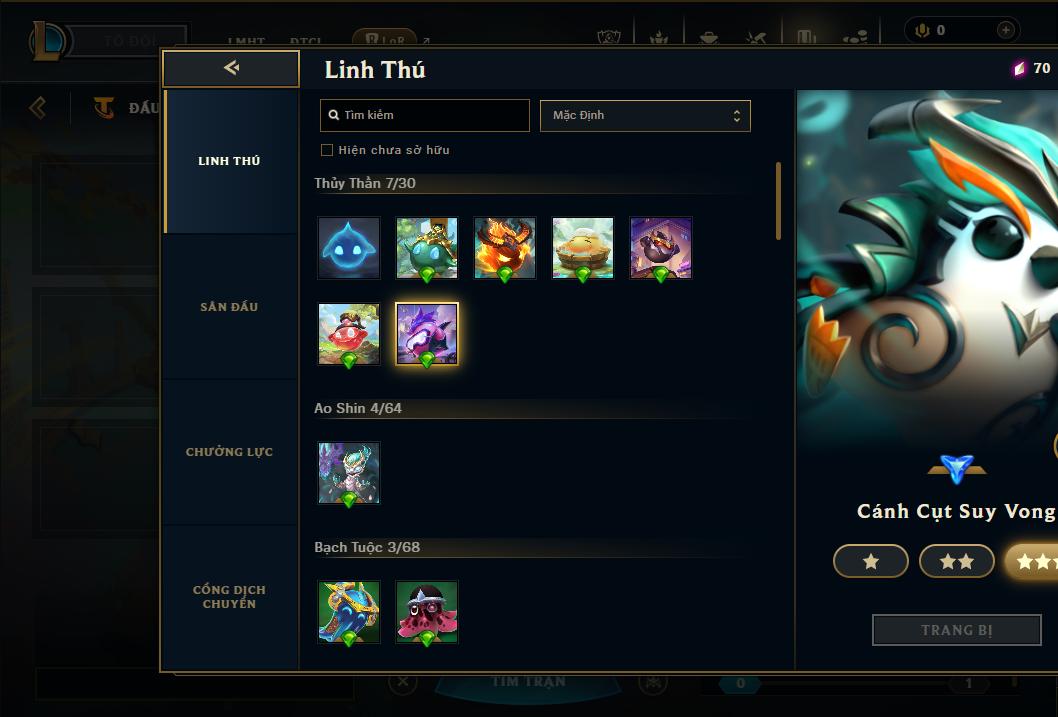Select the blue and gold Bạch Tuộc thumbnail
The height and width of the screenshot is (717, 1058).
tap(349, 612)
